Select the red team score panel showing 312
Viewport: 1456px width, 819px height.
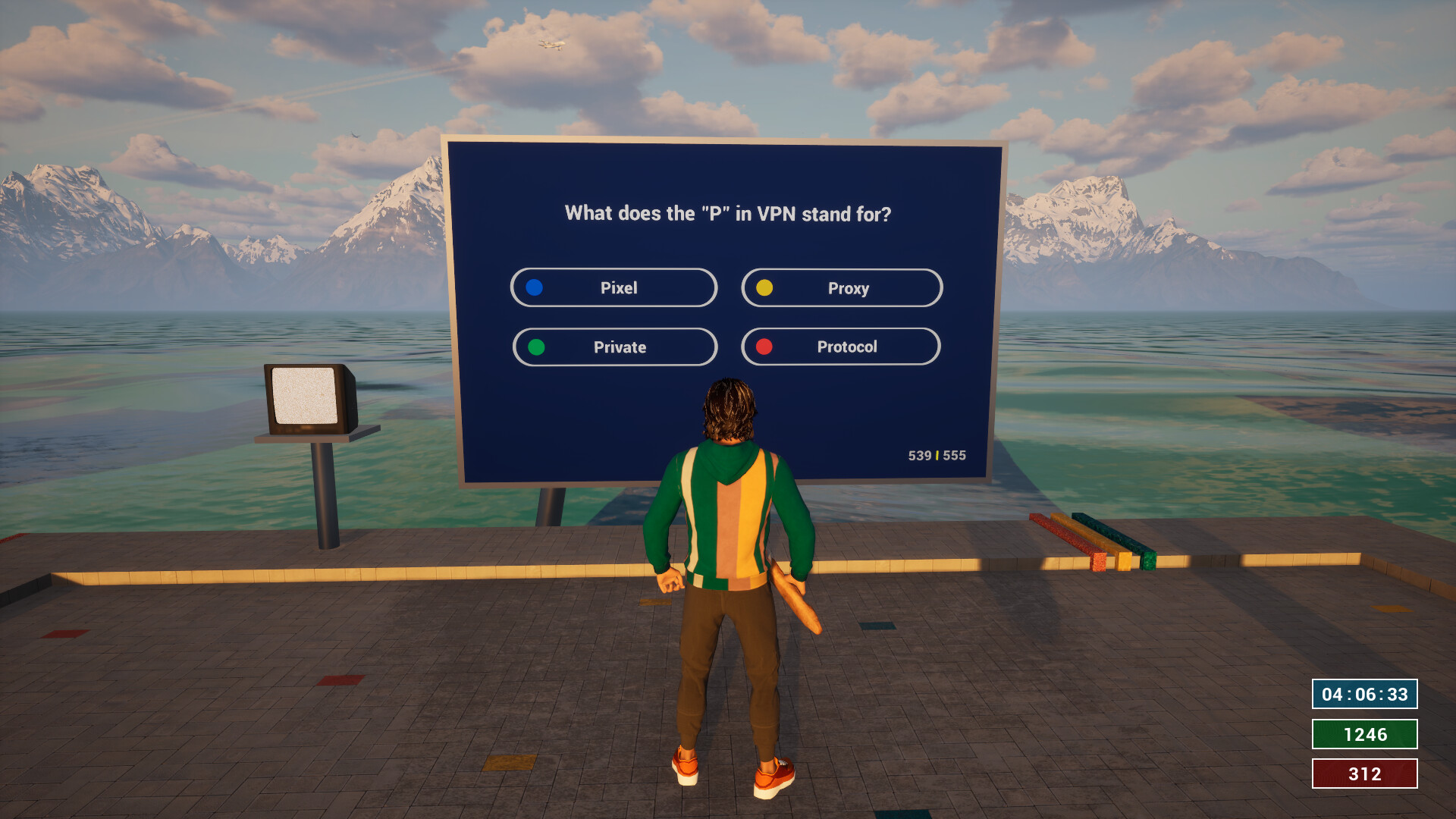coord(1364,774)
